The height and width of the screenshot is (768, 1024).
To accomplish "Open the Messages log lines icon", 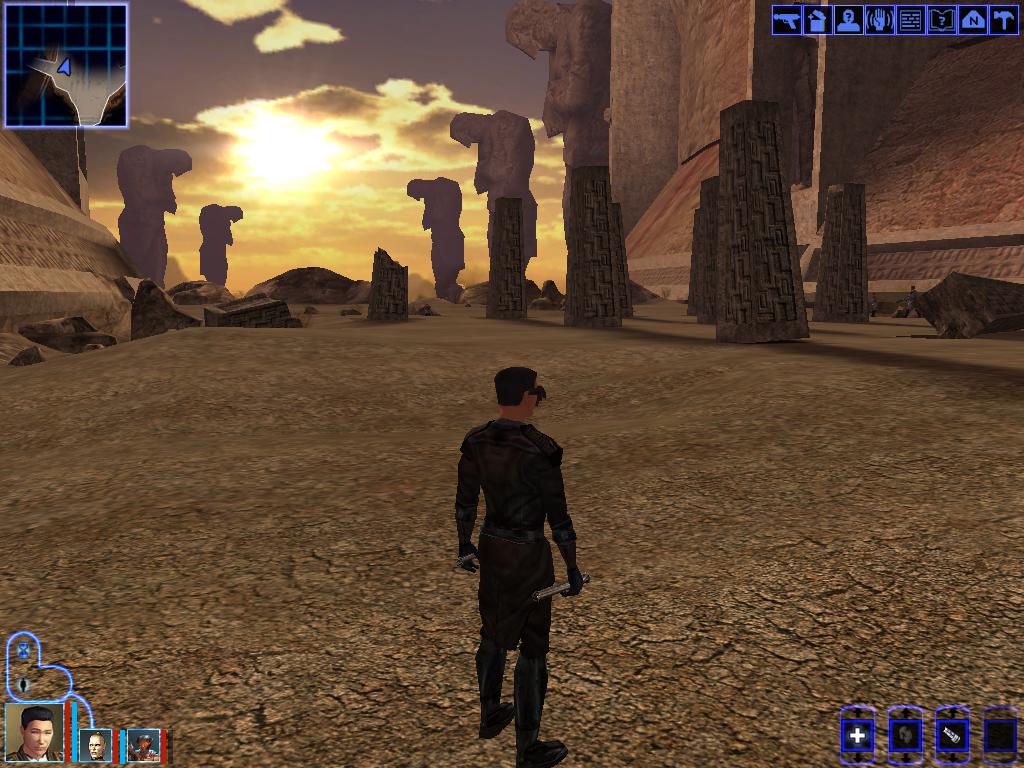I will pos(910,20).
